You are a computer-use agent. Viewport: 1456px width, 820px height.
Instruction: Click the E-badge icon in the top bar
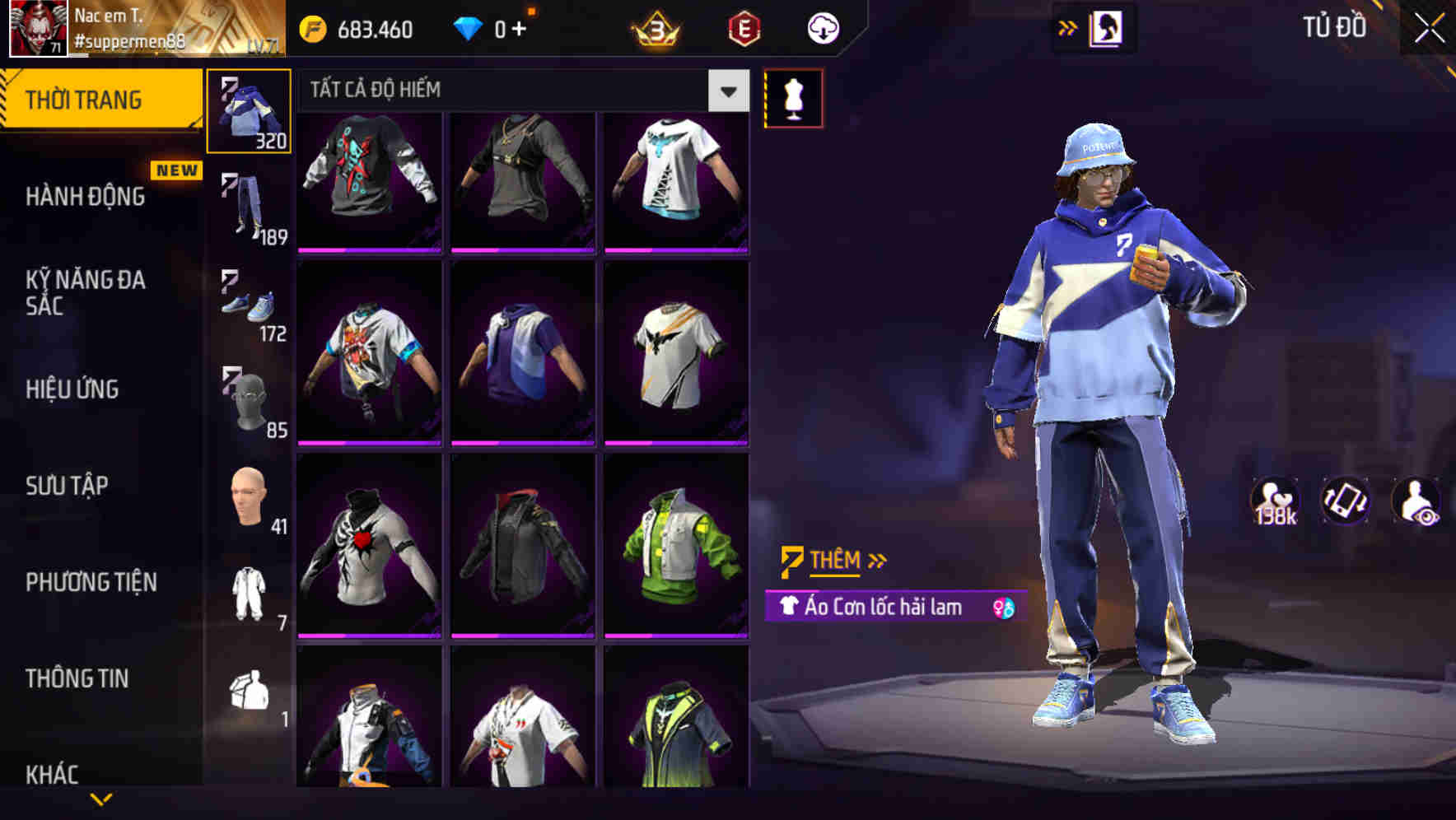pos(742,26)
